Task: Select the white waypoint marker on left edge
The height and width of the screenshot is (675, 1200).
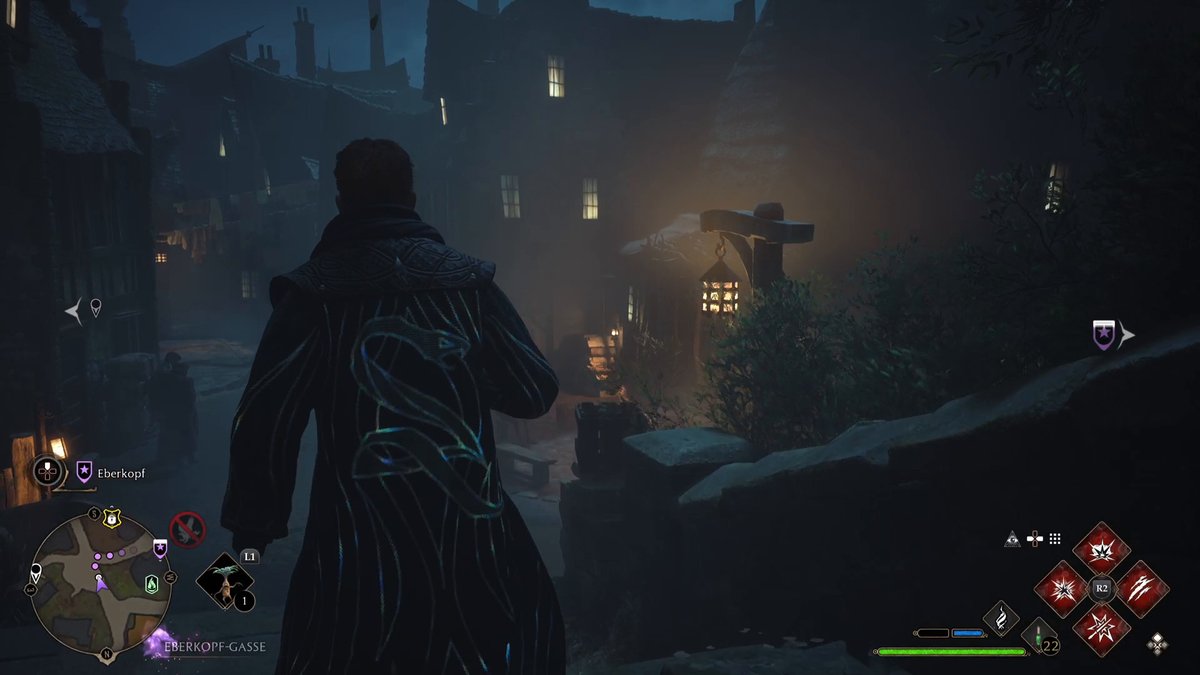Action: coord(95,308)
